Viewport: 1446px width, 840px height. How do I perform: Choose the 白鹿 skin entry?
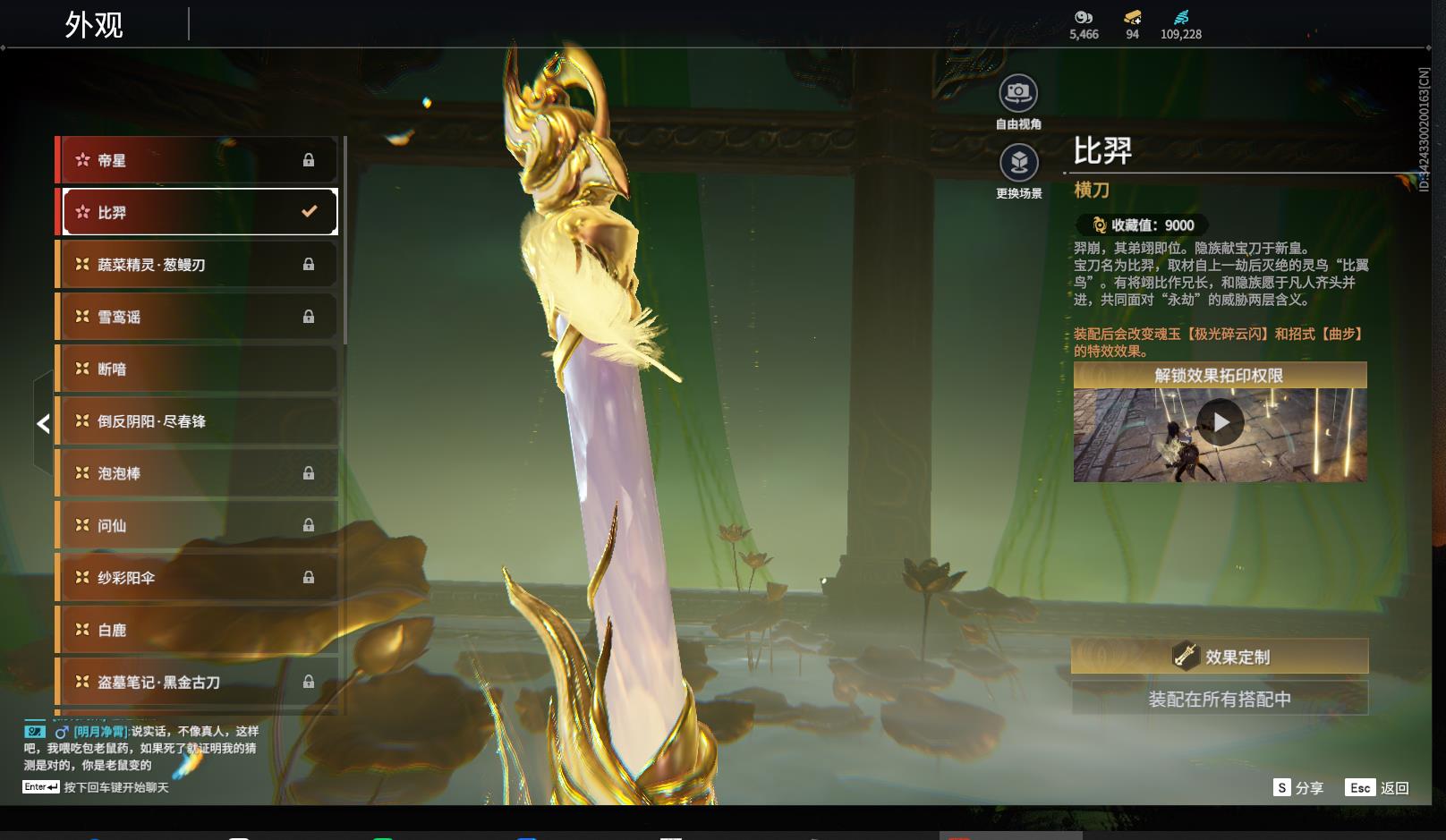click(x=197, y=630)
